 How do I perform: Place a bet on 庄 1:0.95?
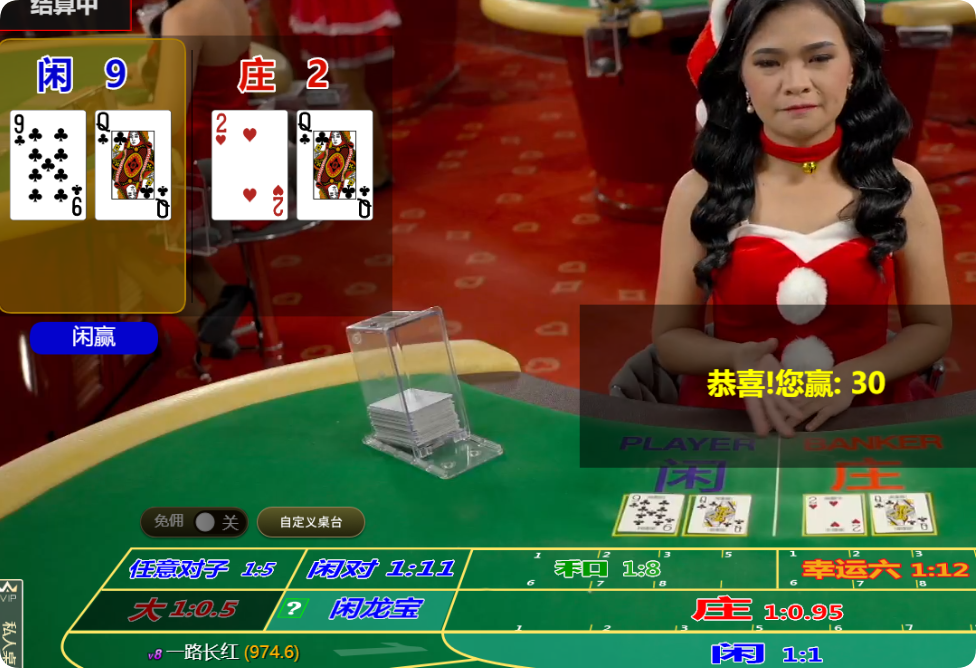[765, 610]
